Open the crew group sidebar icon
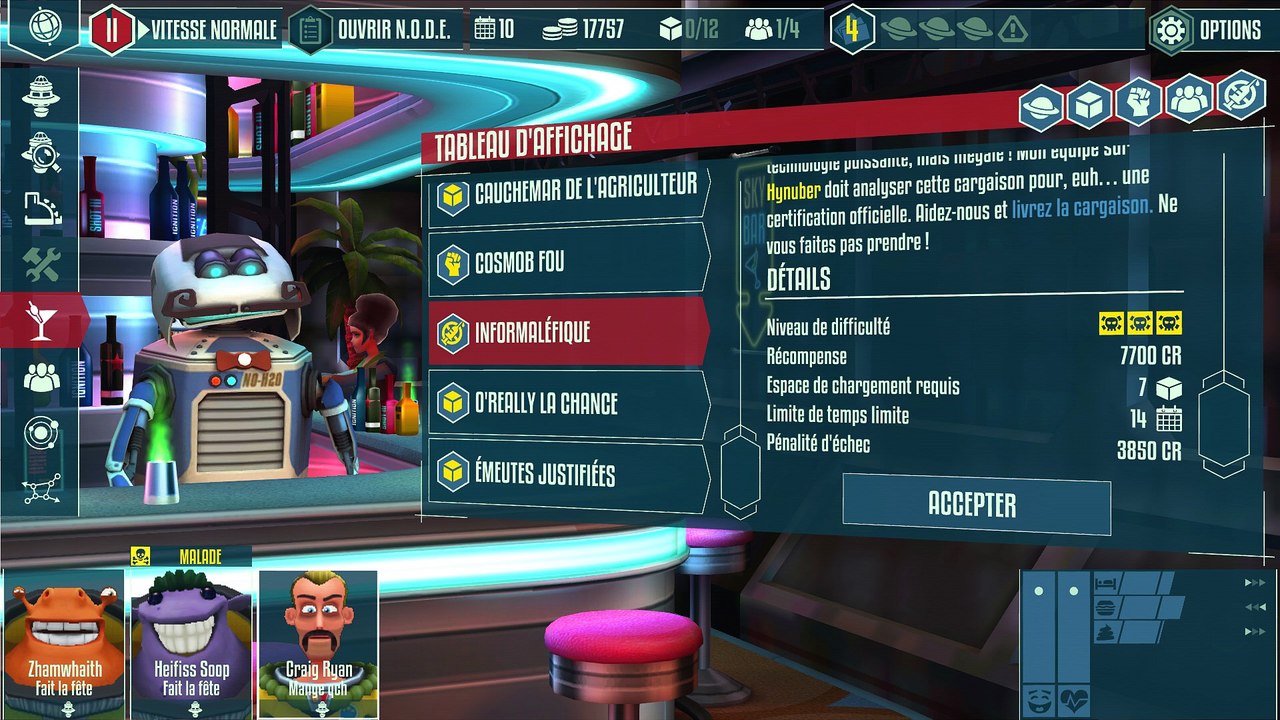The height and width of the screenshot is (720, 1280). click(x=41, y=377)
